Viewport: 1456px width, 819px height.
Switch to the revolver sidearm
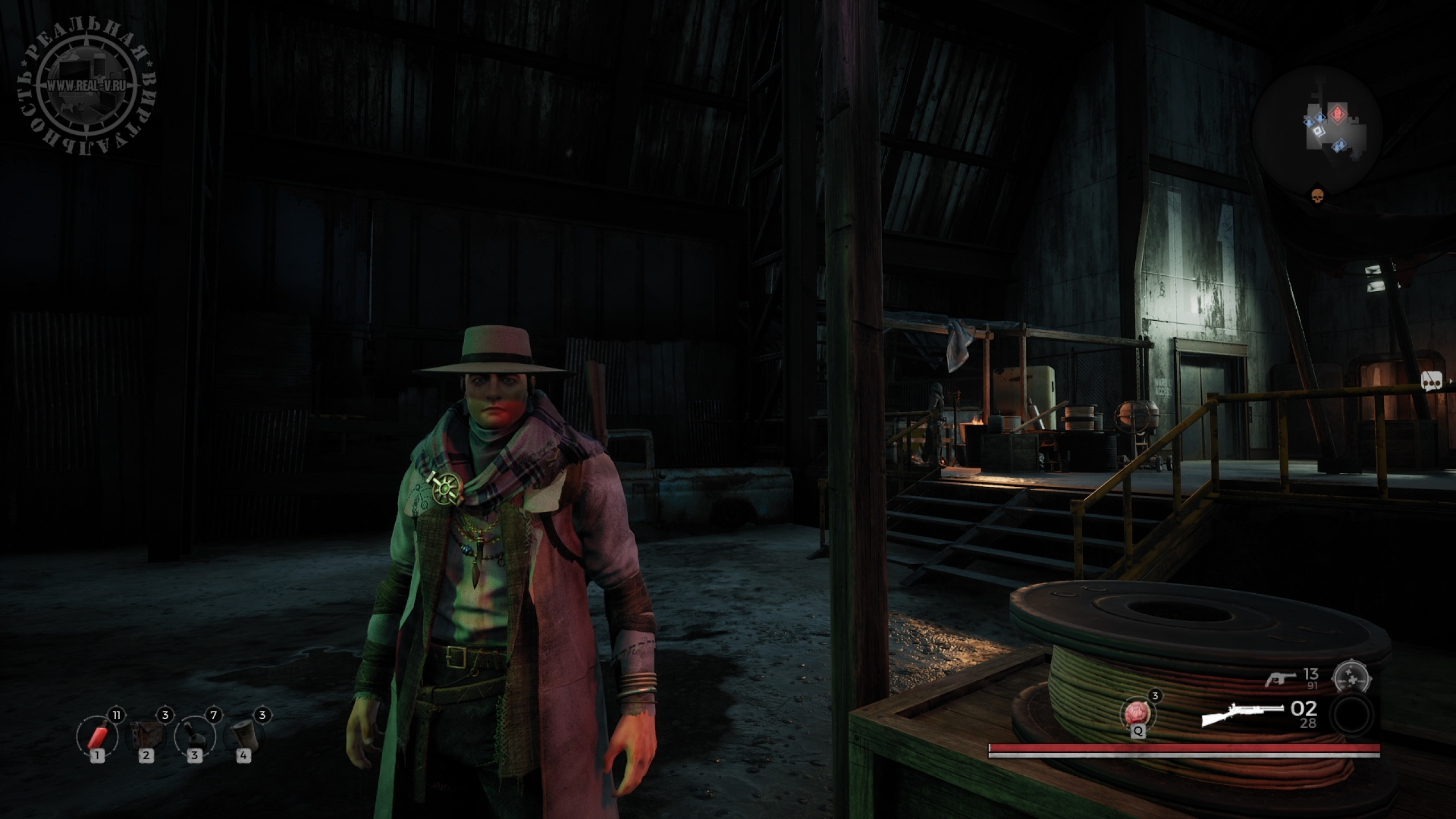point(1281,679)
